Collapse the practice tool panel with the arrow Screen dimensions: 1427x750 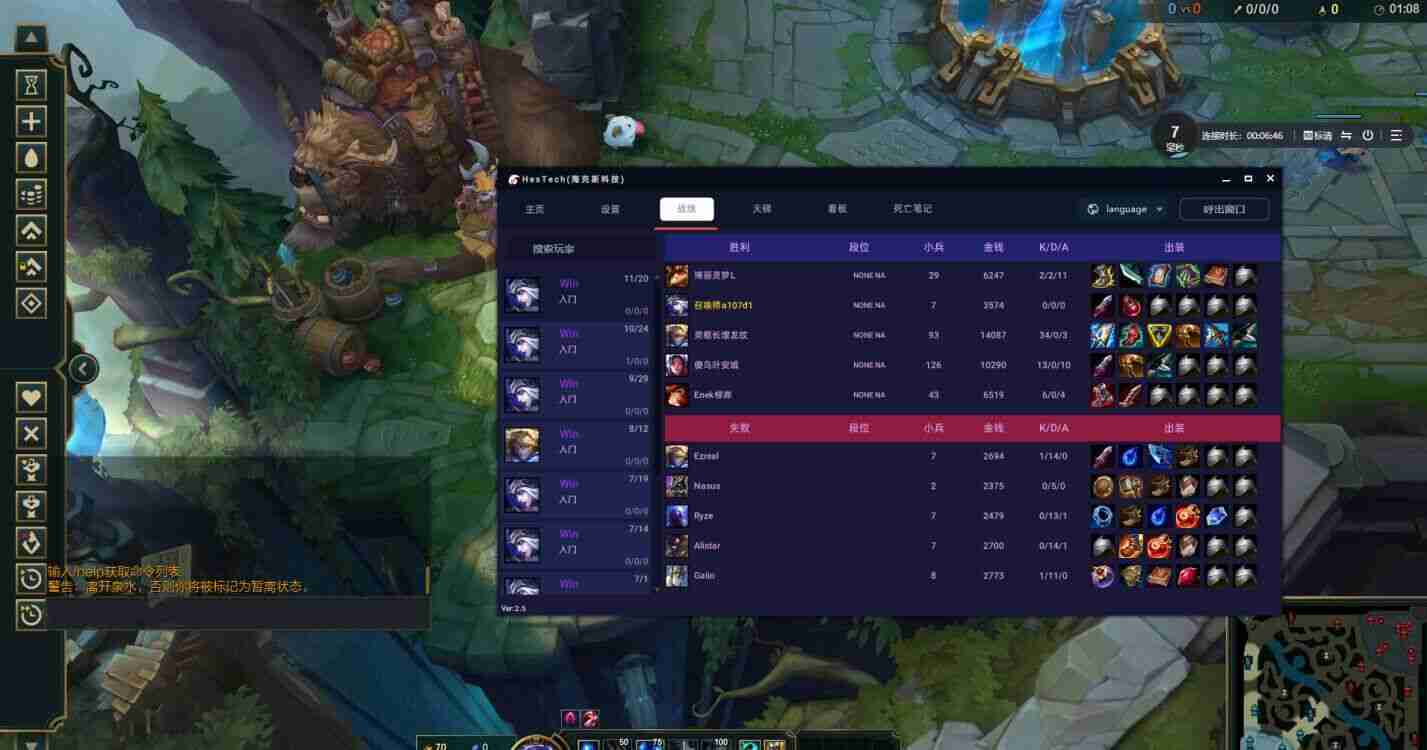[83, 370]
